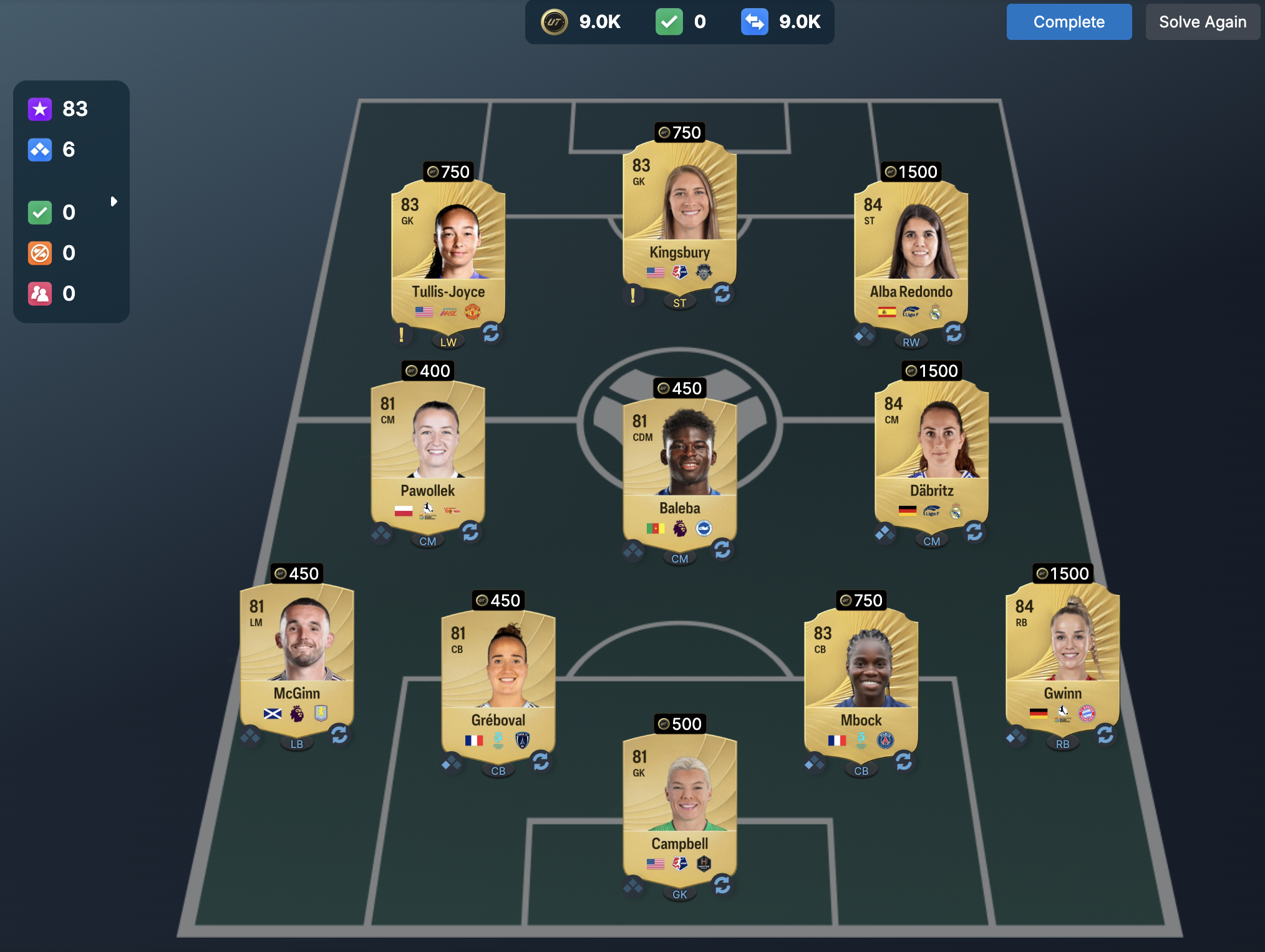1265x952 pixels.
Task: Select the Gwinn right-back card
Action: pos(1062,652)
